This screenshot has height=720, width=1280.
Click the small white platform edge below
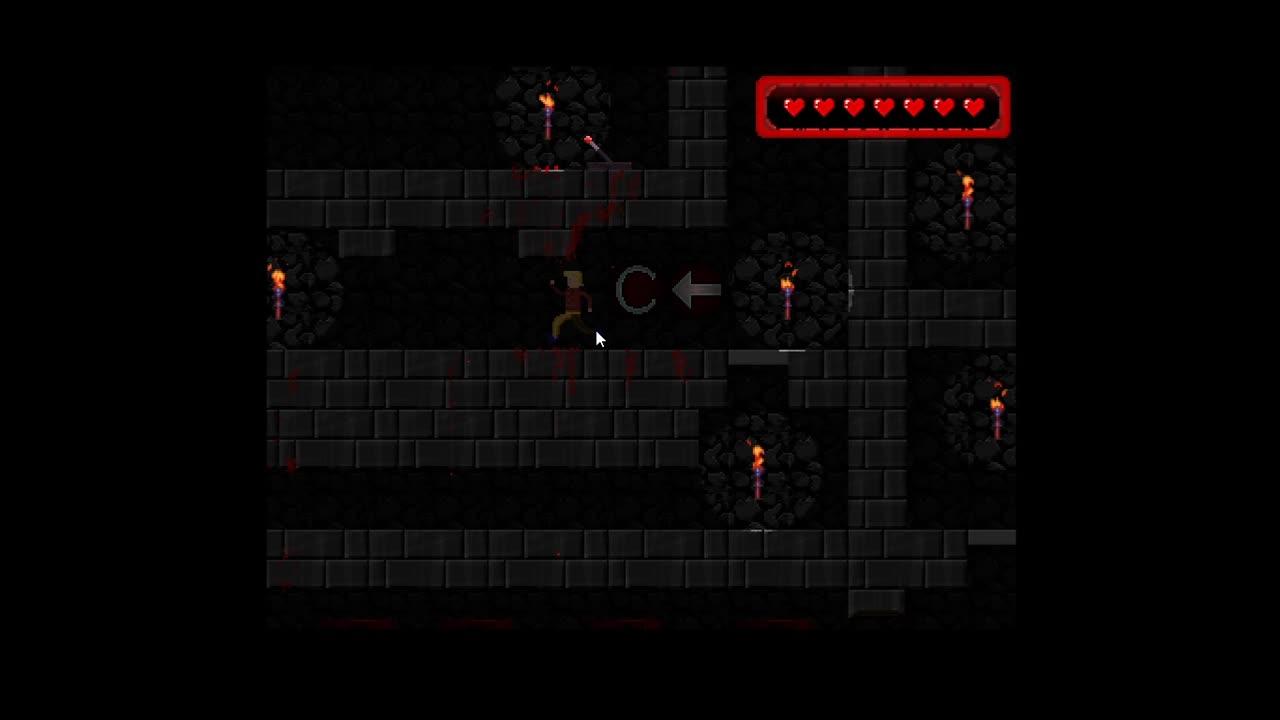(x=753, y=530)
